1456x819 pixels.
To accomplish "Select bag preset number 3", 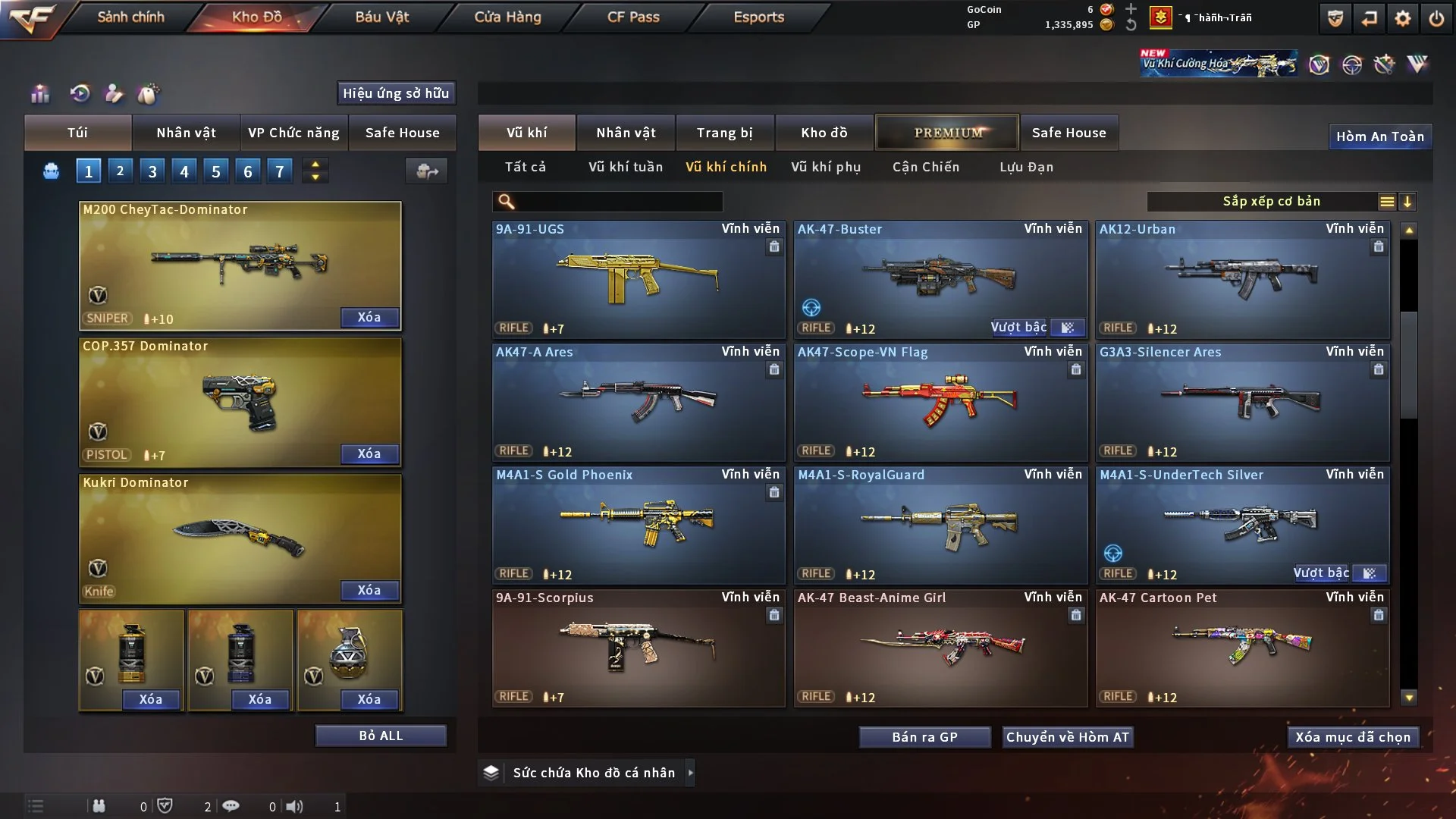I will coord(152,171).
